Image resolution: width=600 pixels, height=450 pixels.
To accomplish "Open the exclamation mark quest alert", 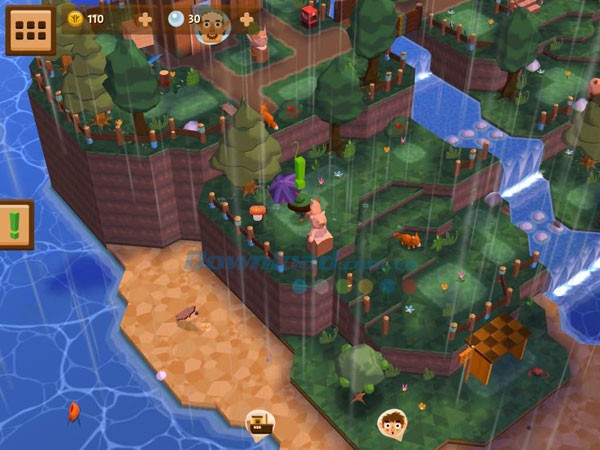I will 16,223.
